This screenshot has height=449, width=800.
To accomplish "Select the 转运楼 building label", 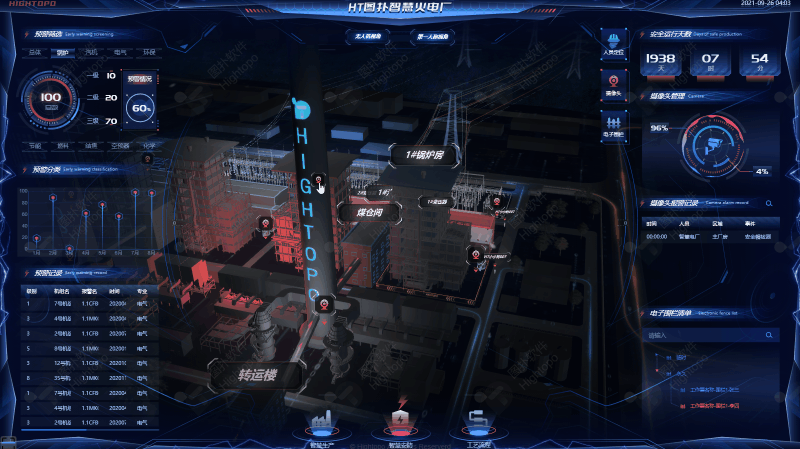I will click(x=256, y=376).
